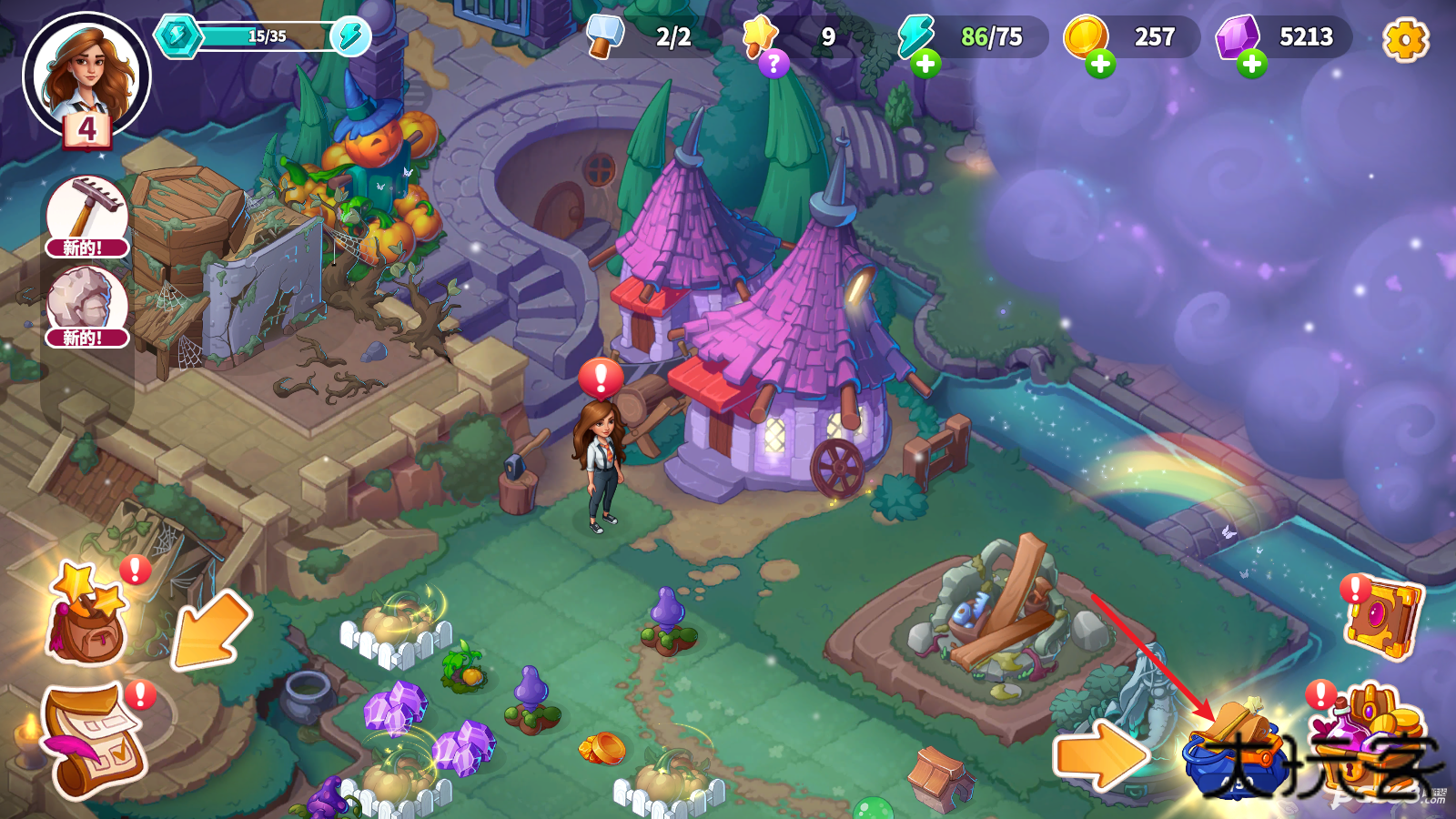Open the orange spell book

[x=1381, y=619]
